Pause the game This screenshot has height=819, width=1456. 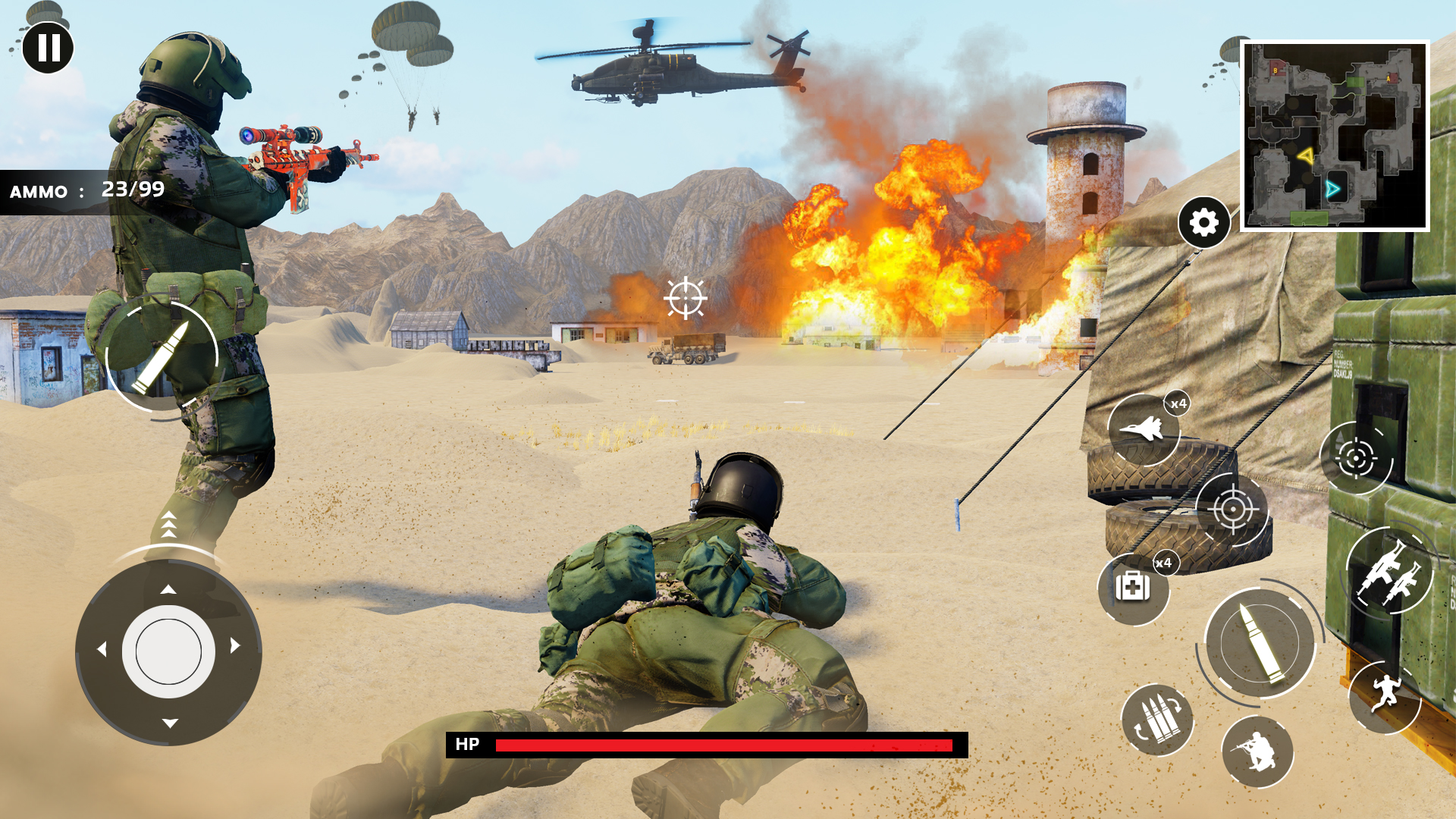48,48
